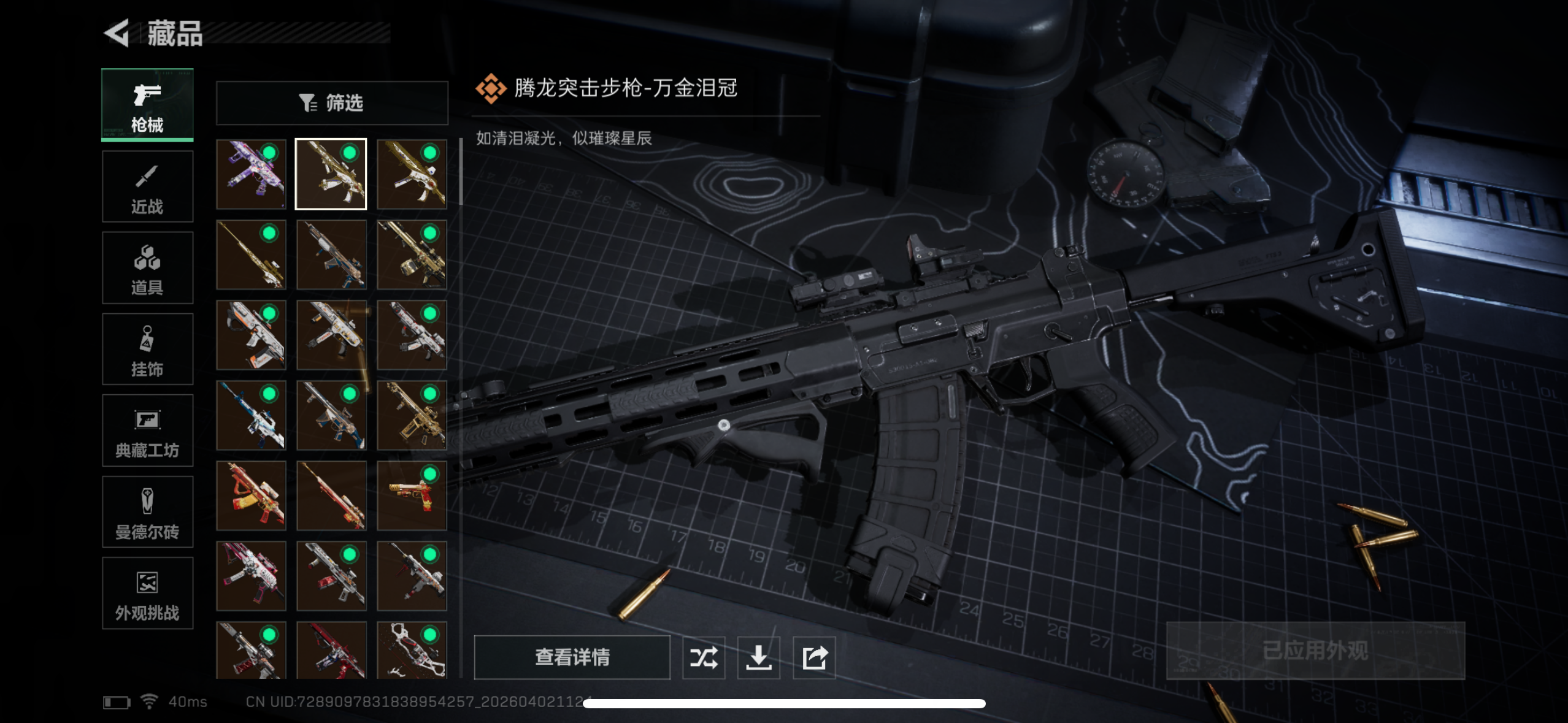Open the 筛选 filter options

(331, 102)
